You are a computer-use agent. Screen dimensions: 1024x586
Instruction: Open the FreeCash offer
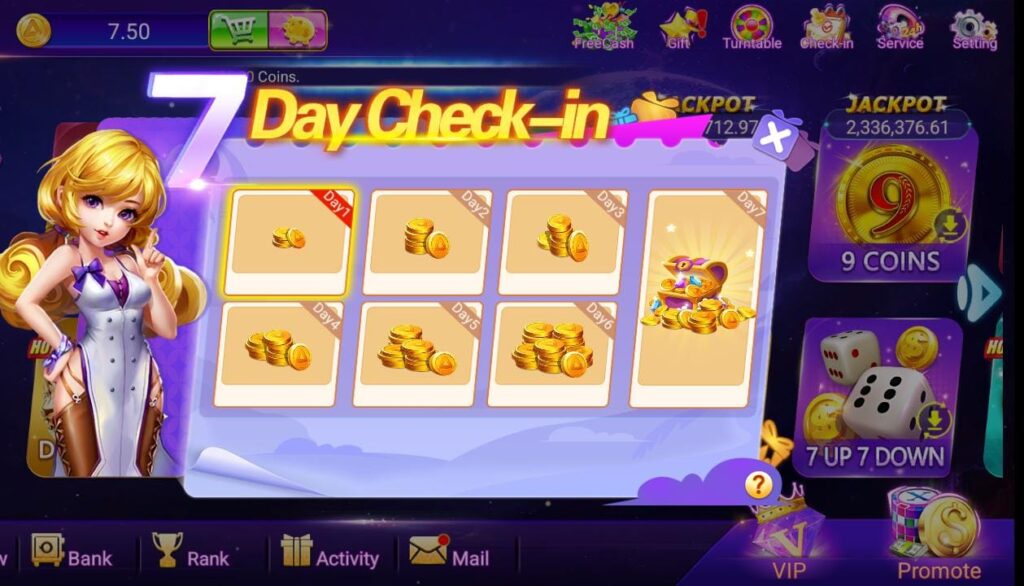(604, 27)
